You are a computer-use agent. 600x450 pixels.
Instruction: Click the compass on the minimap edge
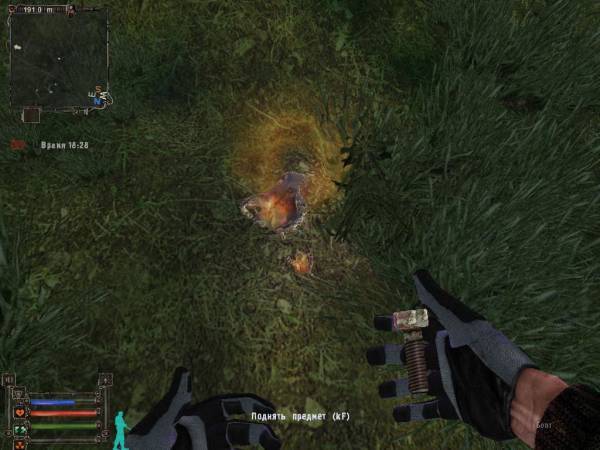click(x=100, y=98)
